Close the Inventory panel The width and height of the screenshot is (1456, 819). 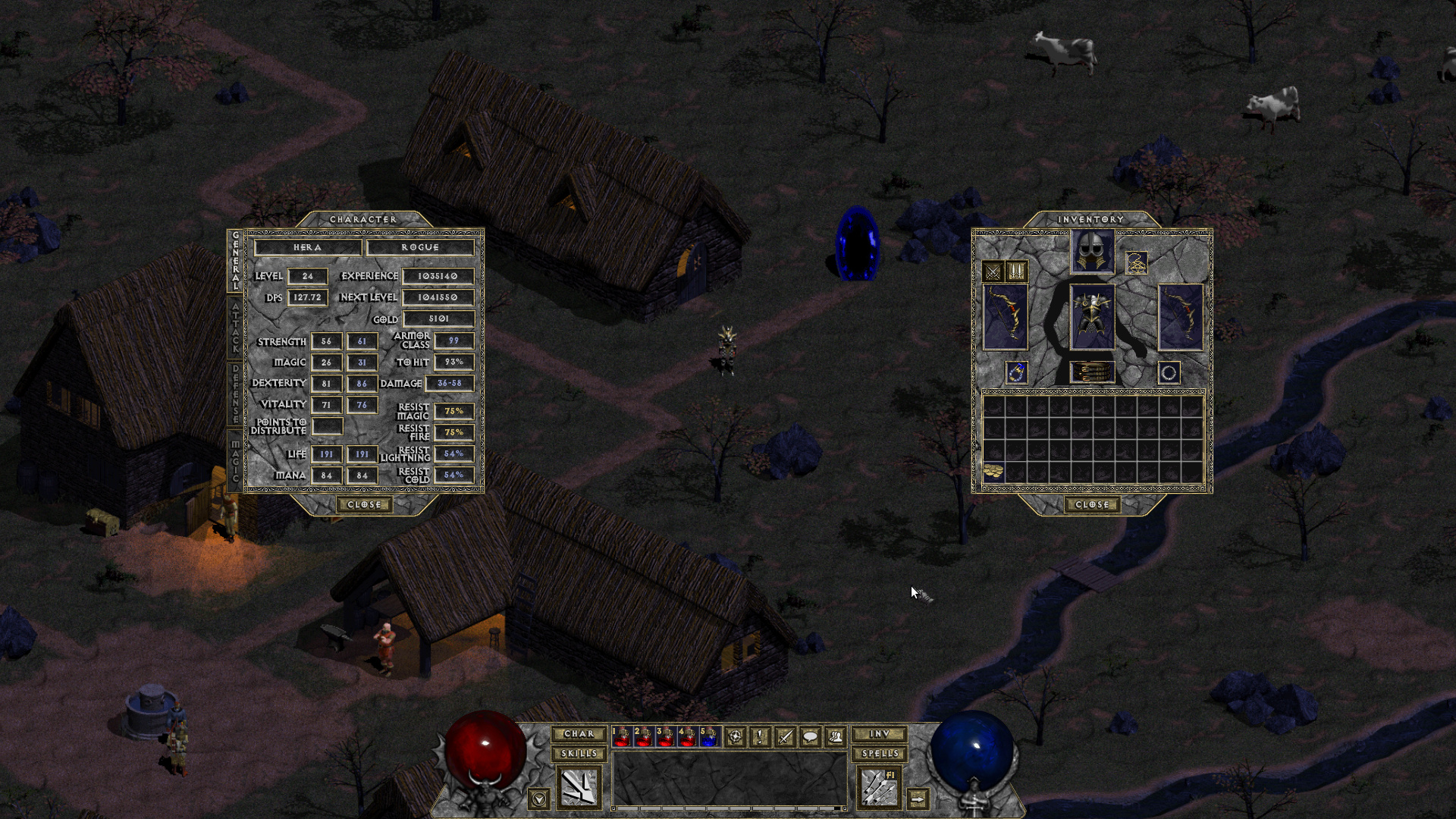click(x=1092, y=505)
